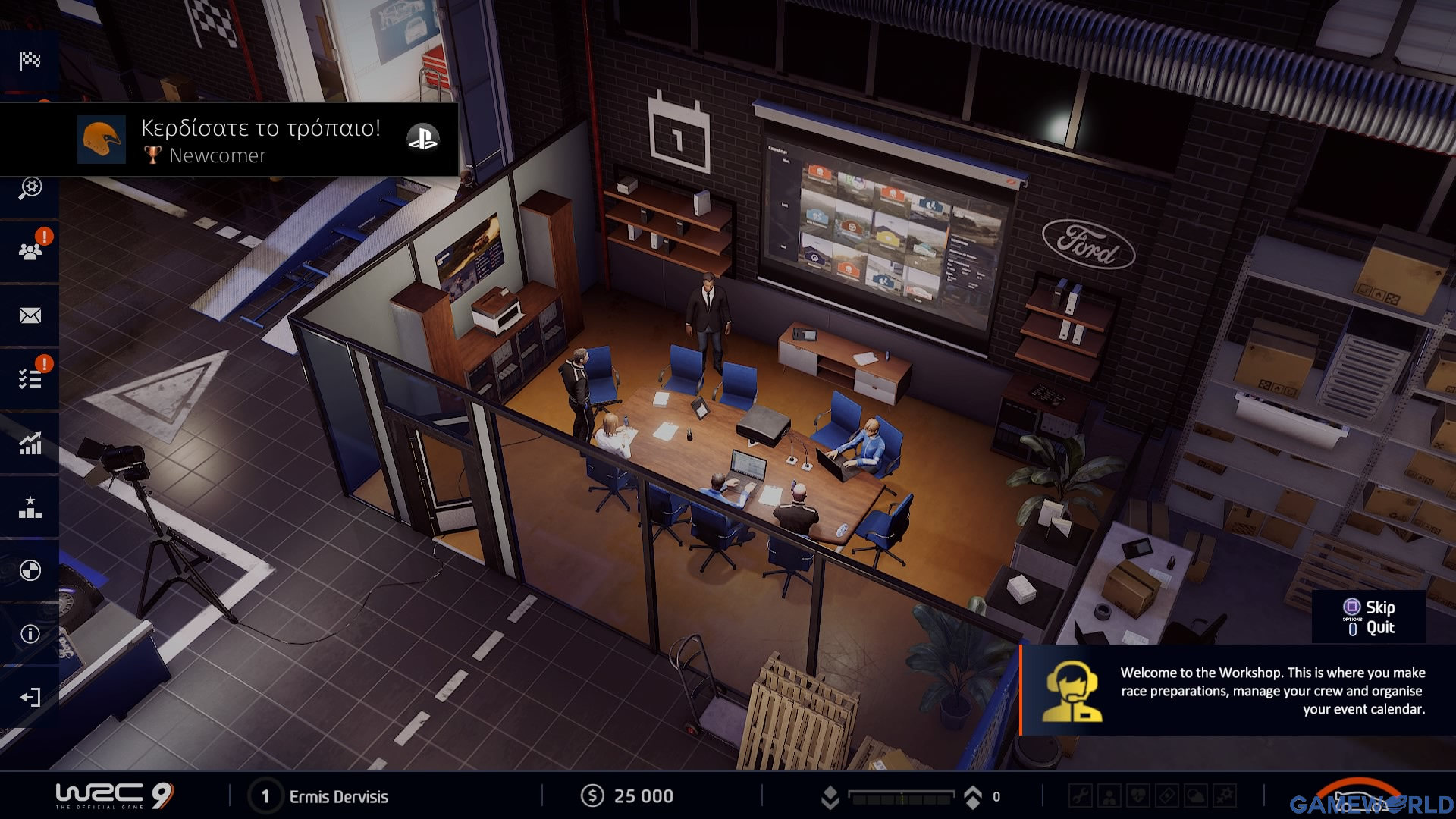
Task: Show the statistics chart icon
Action: point(30,443)
